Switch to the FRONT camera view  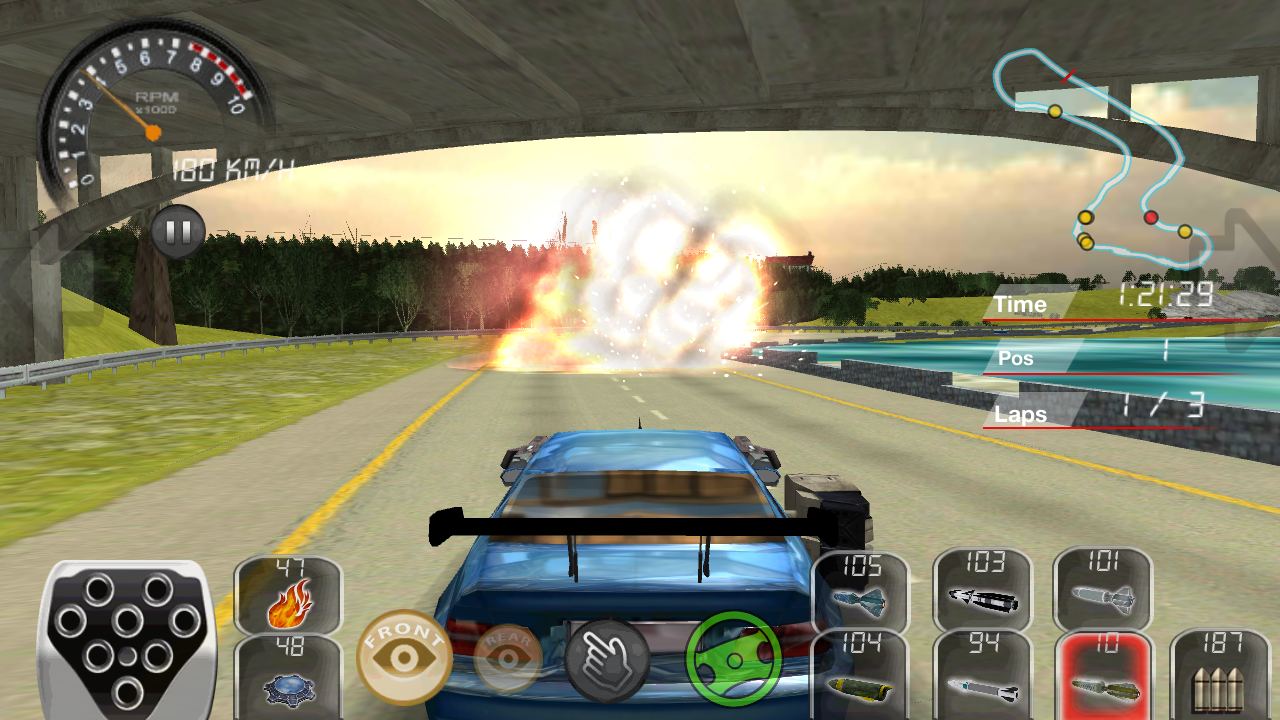400,655
